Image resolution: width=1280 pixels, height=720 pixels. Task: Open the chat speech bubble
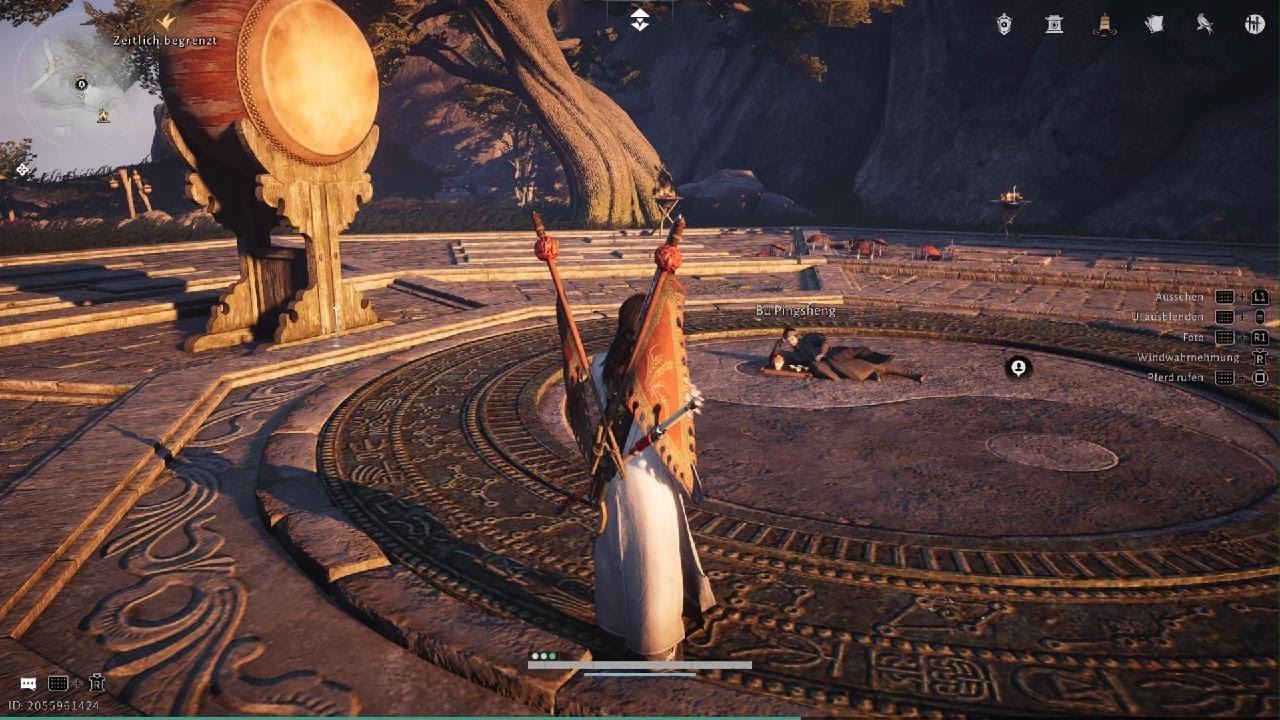click(28, 684)
